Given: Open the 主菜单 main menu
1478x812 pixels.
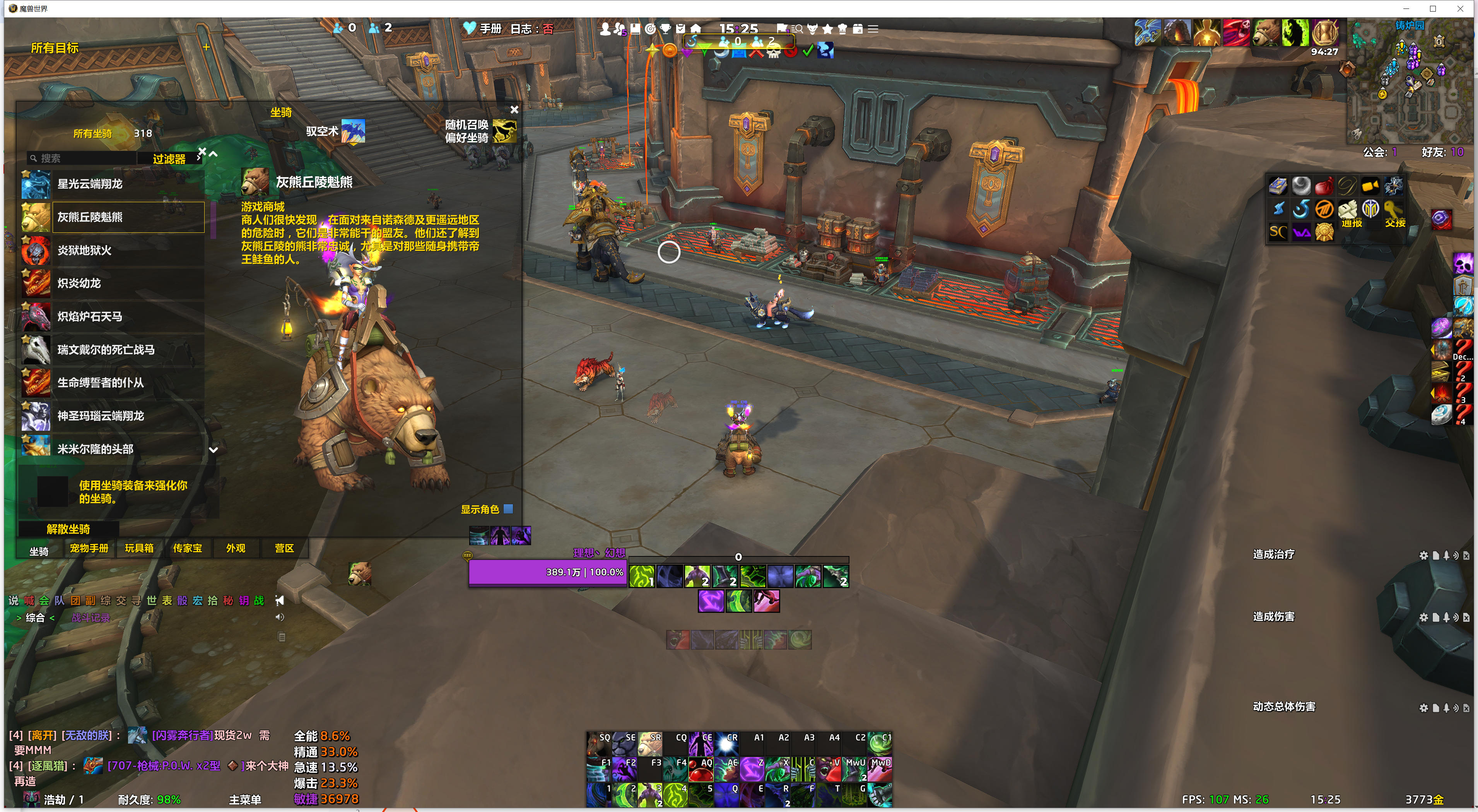Looking at the screenshot, I should click(245, 799).
